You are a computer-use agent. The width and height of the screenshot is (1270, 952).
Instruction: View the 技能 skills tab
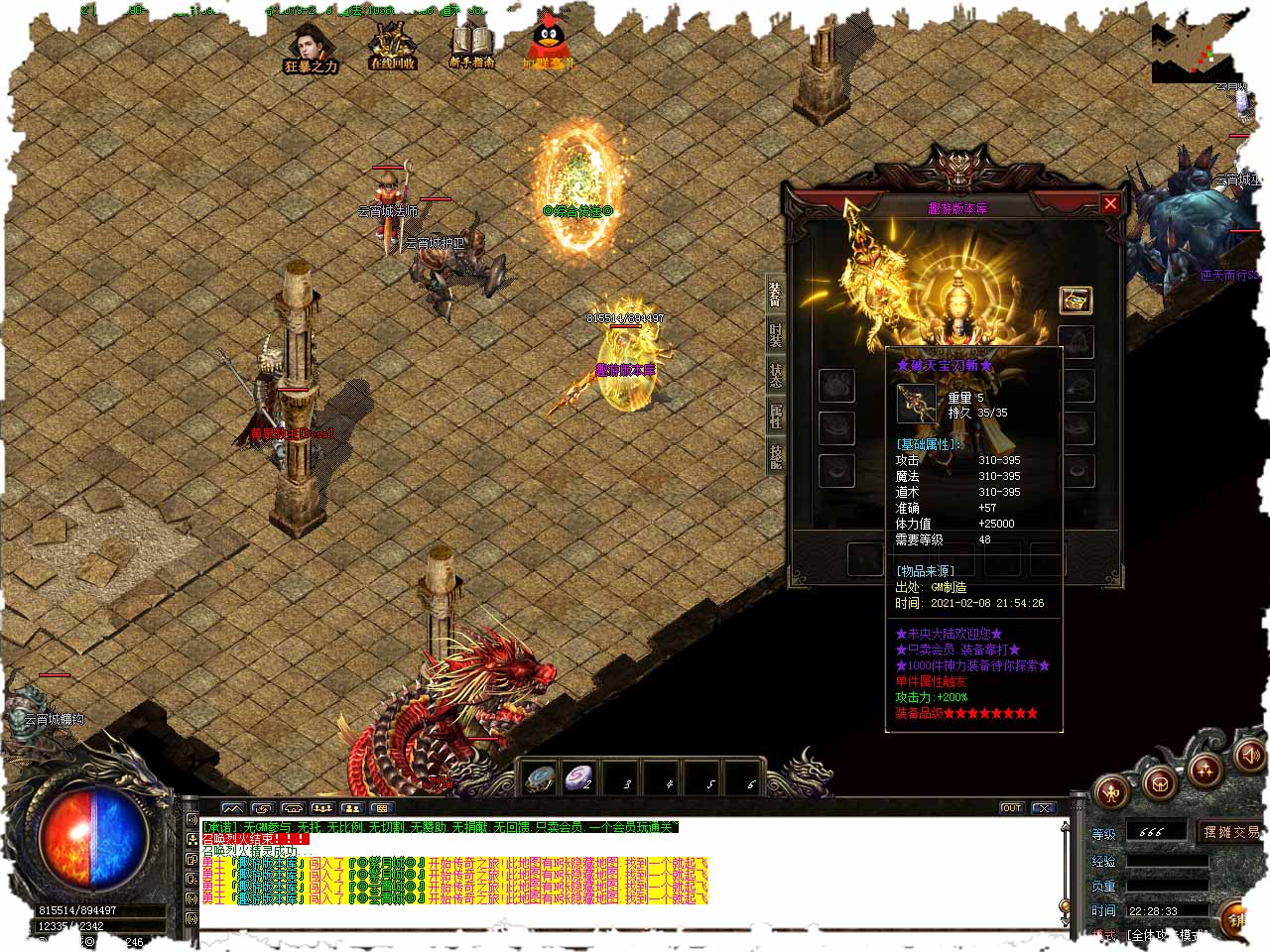(x=775, y=455)
